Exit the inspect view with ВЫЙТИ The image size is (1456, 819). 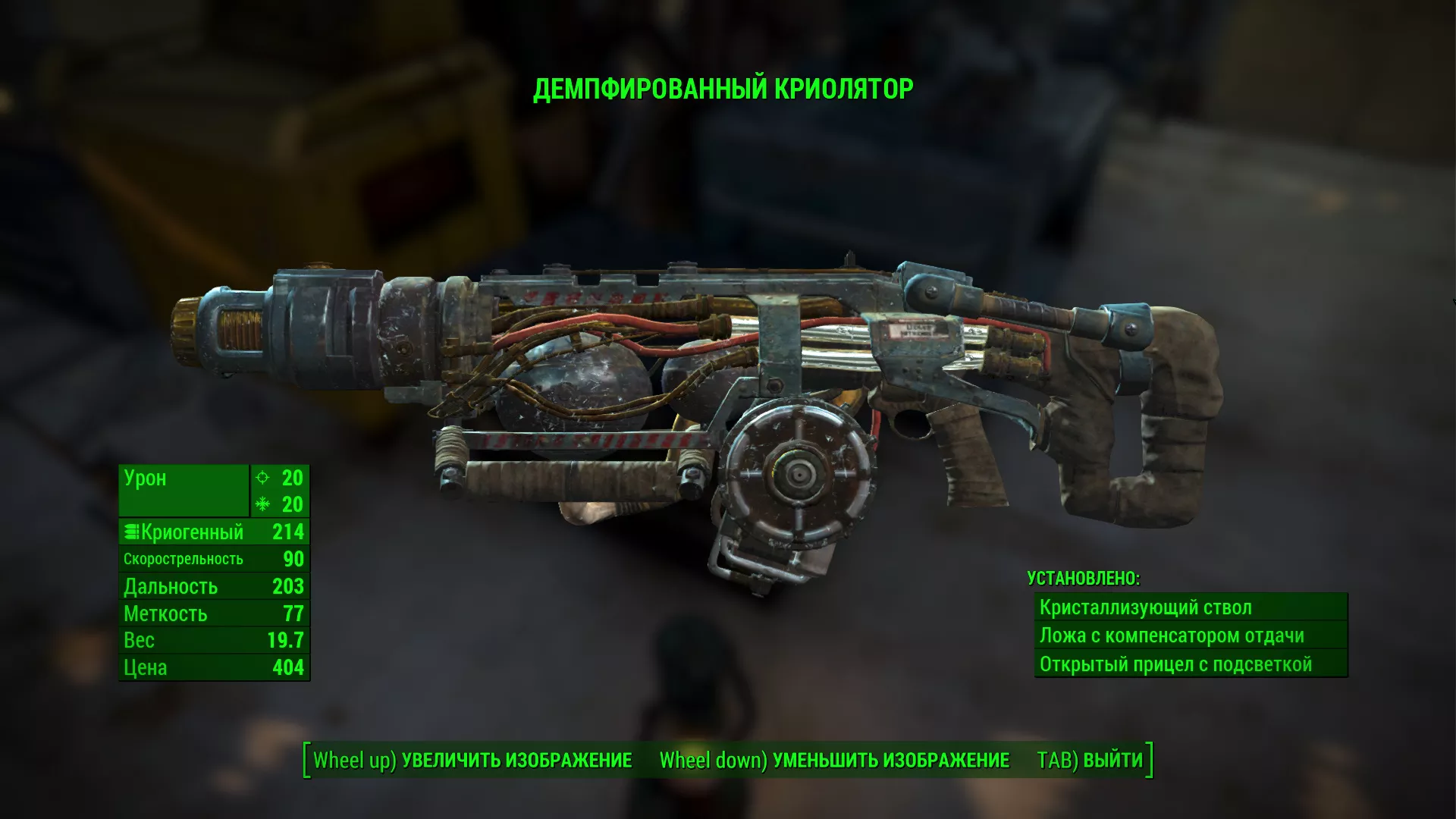pyautogui.click(x=1090, y=760)
